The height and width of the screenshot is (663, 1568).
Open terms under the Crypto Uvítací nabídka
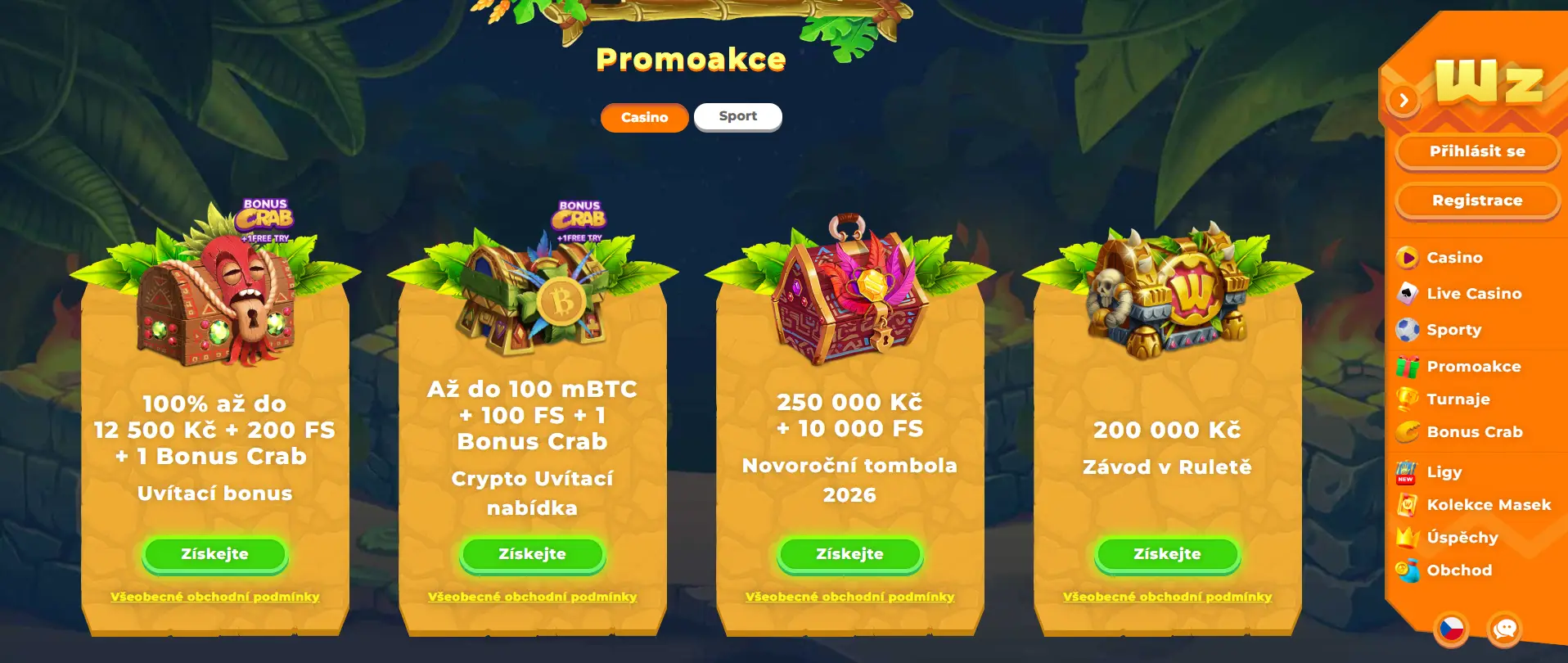click(x=532, y=597)
